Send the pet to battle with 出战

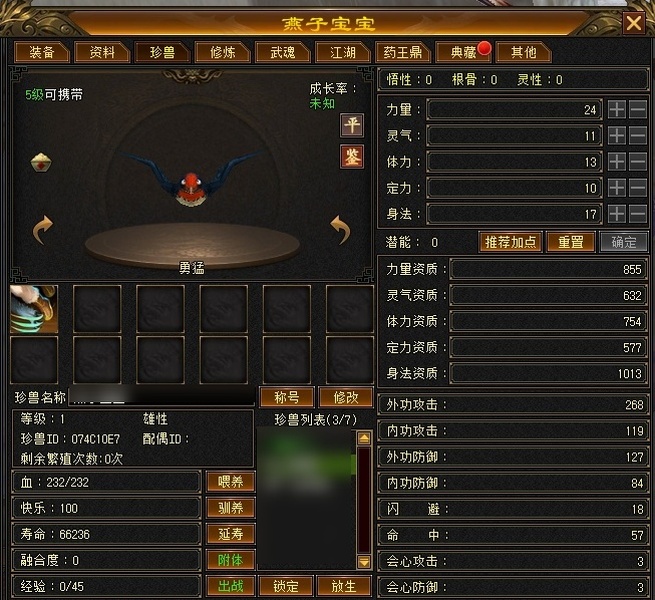click(230, 586)
